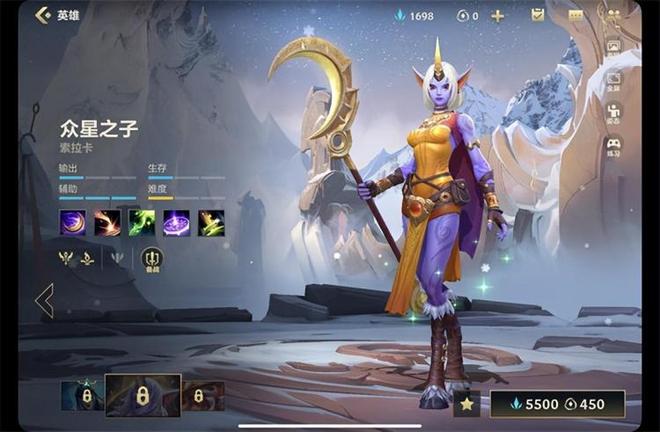This screenshot has width=660, height=432.
Task: Open the 姿态 pose option
Action: (613, 114)
